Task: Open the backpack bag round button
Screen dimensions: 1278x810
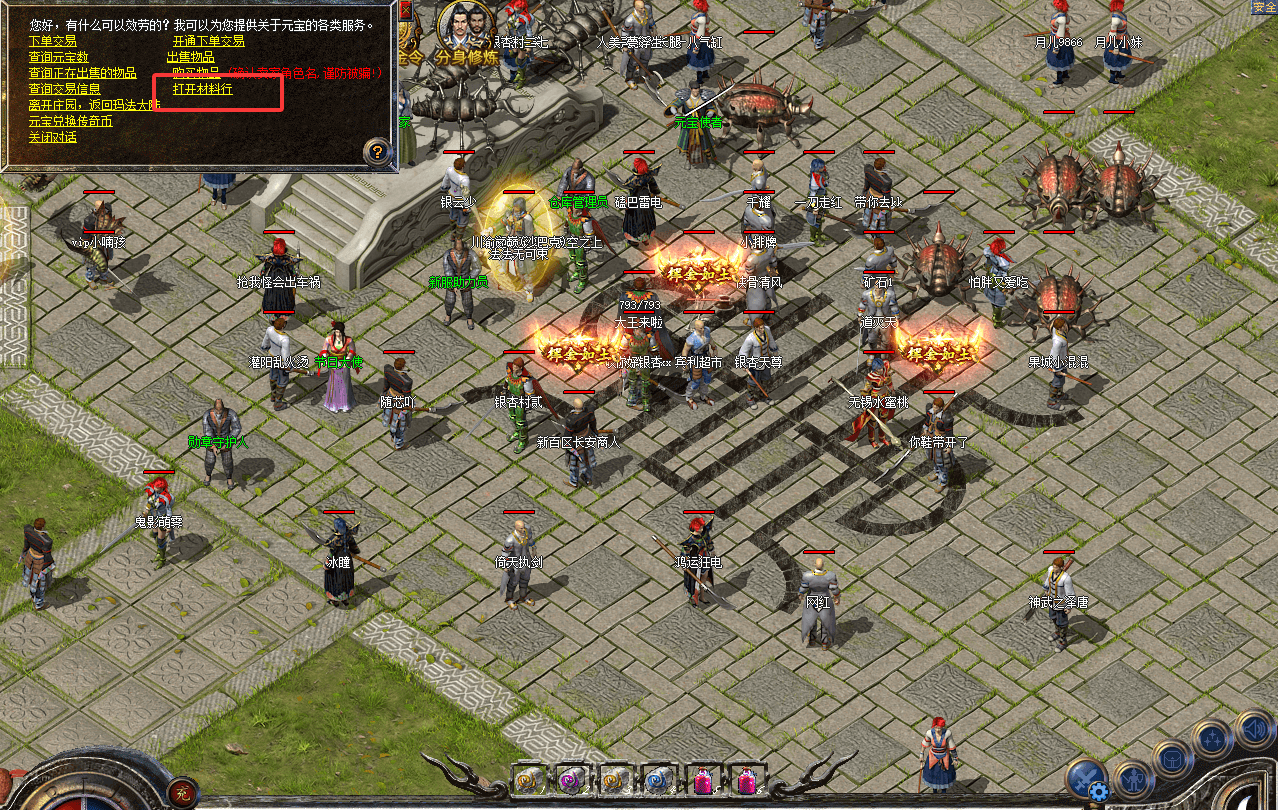Action: [1171, 759]
